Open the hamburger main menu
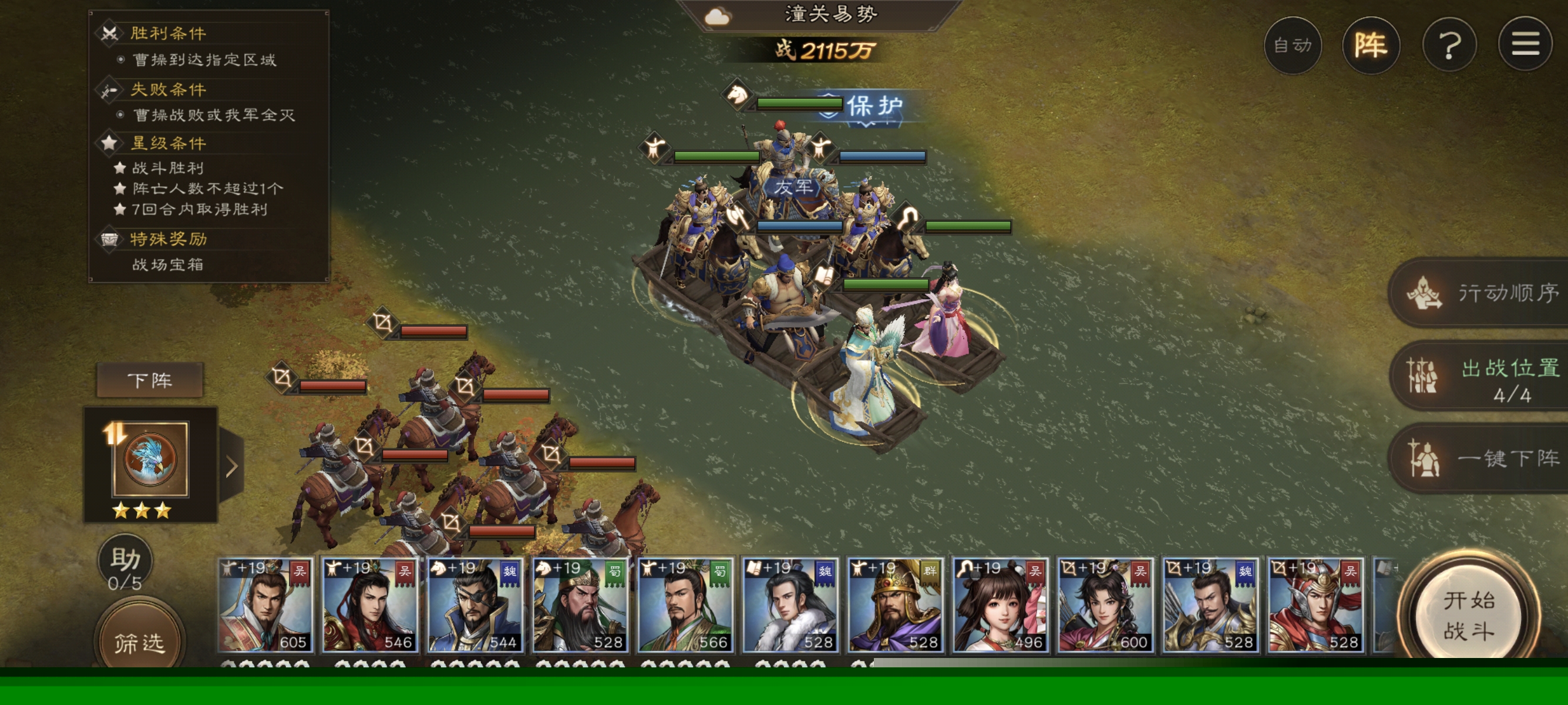 coord(1525,45)
